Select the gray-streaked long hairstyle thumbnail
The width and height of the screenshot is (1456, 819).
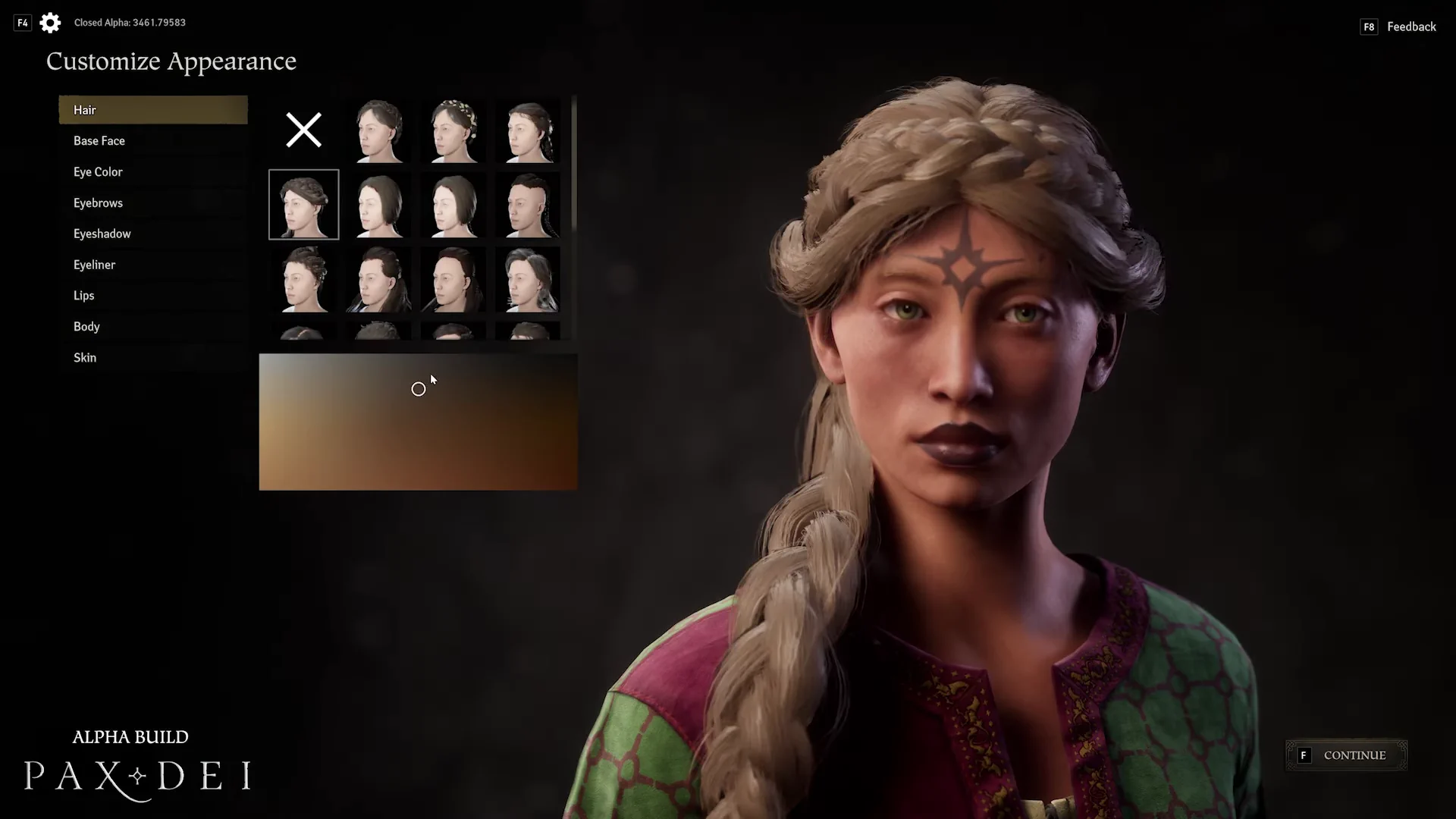point(528,281)
